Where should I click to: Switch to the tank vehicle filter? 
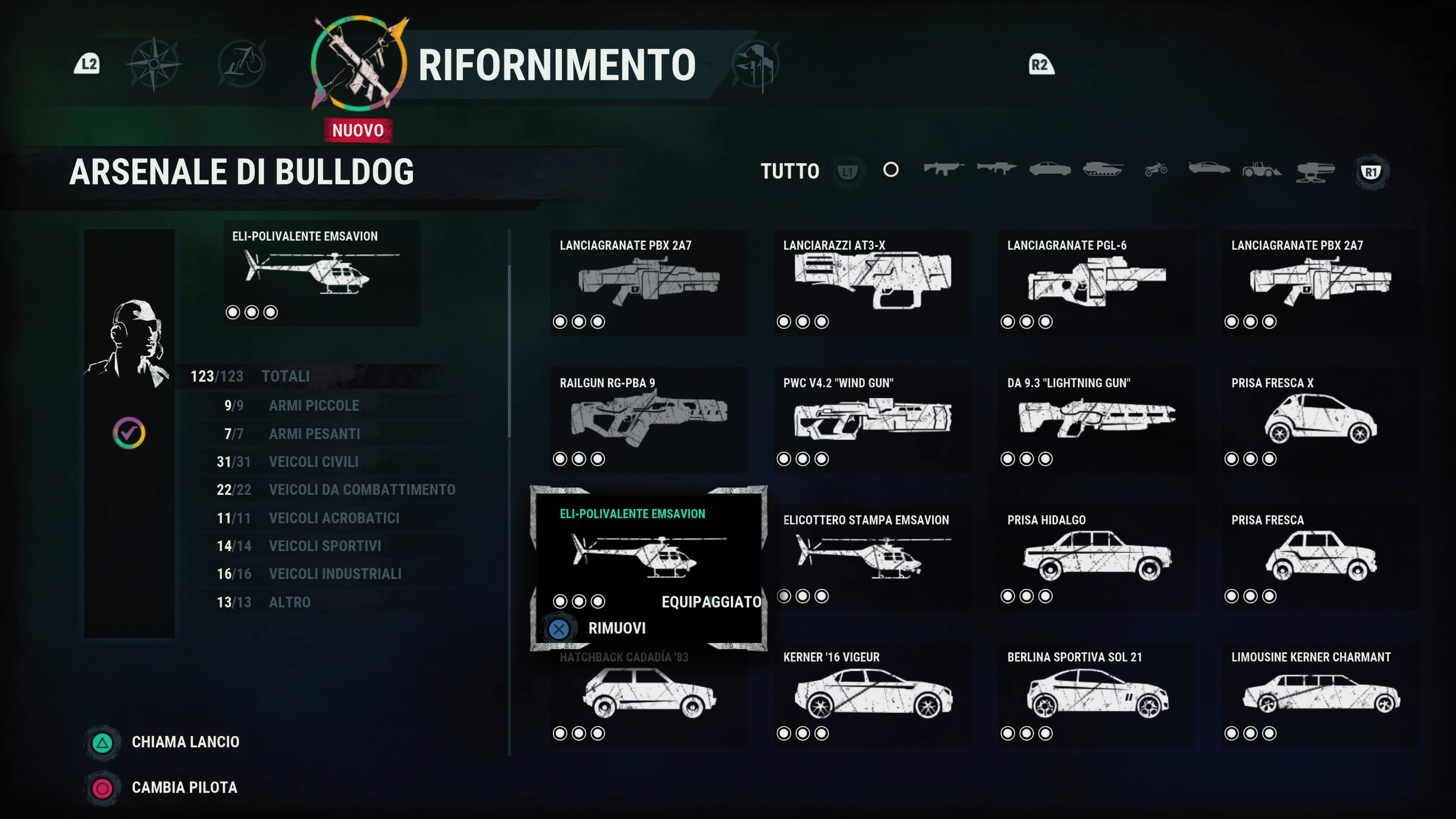tap(1102, 169)
